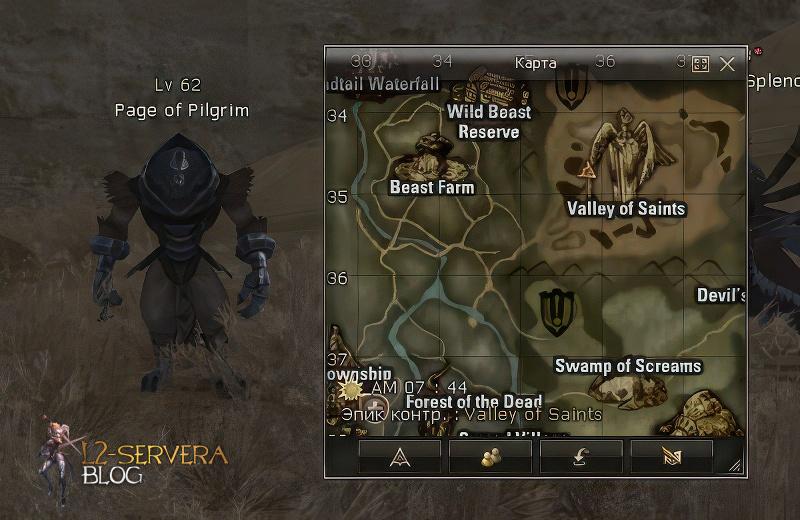800x520 pixels.
Task: Select Beast Farm on the map
Action: [x=432, y=187]
